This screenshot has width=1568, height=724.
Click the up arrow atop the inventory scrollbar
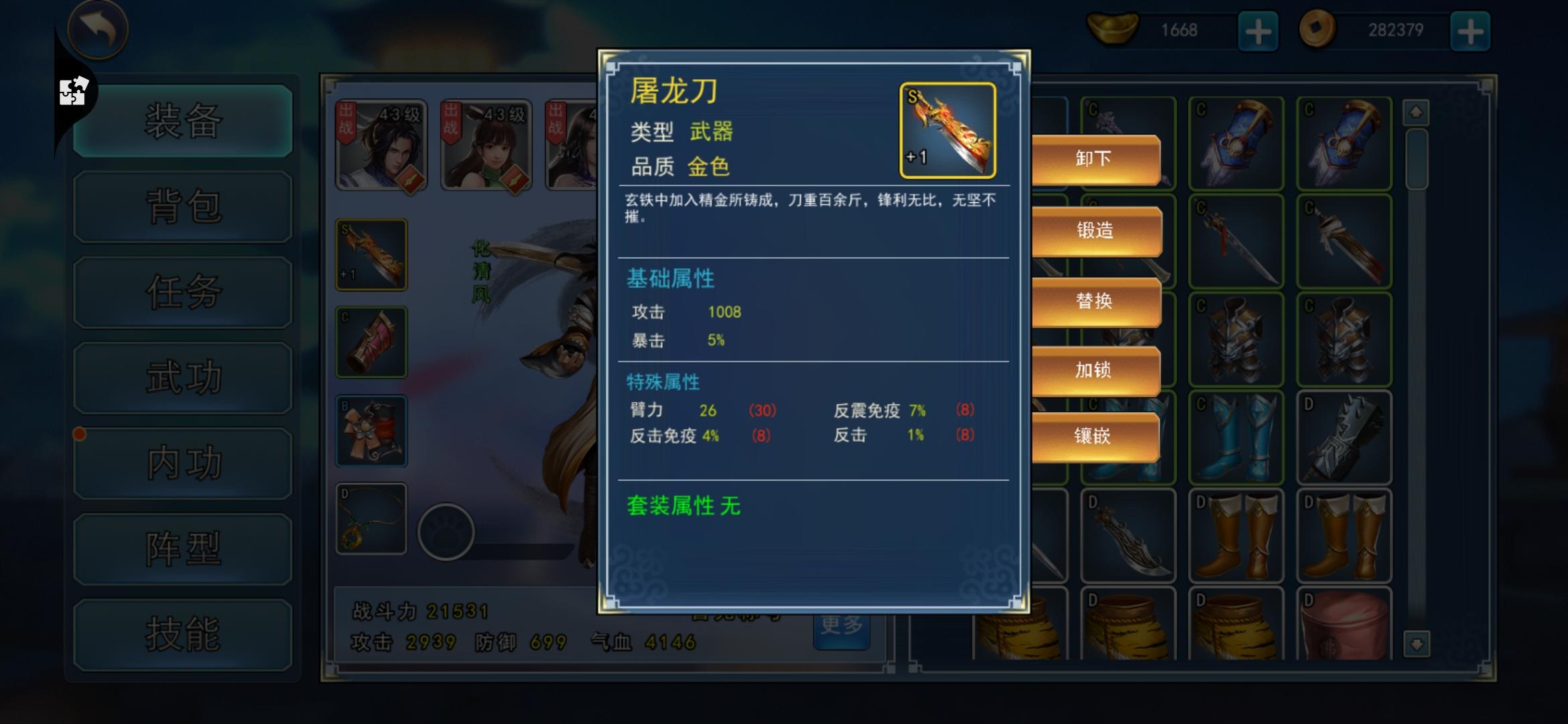coord(1415,111)
